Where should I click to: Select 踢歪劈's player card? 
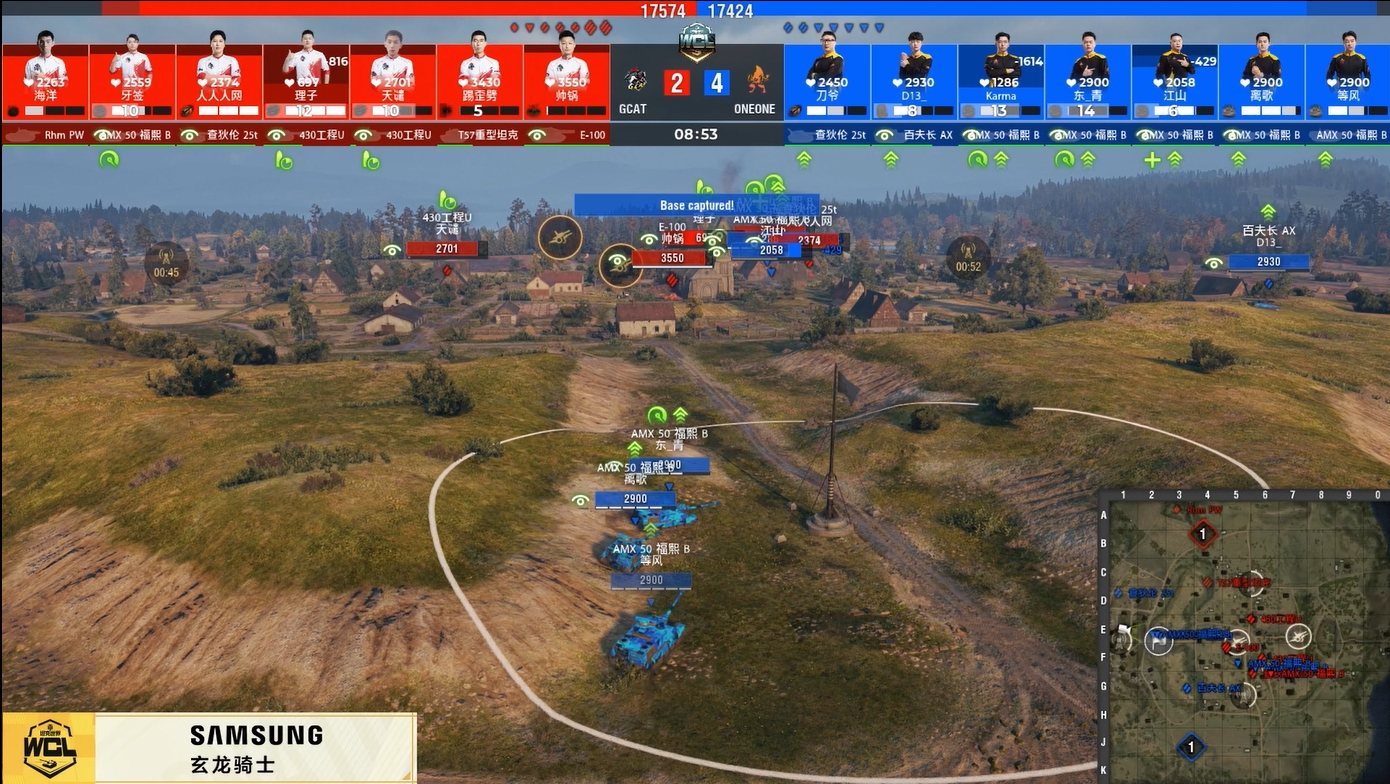(x=479, y=80)
